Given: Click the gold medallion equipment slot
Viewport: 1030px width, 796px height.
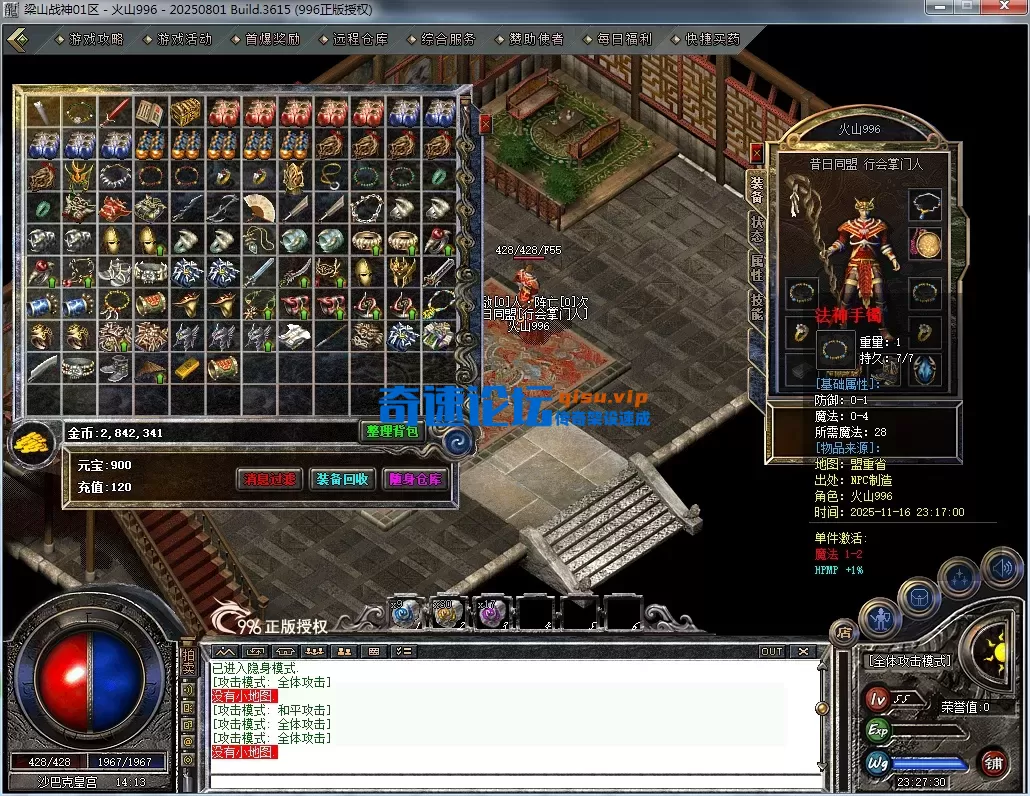Looking at the screenshot, I should [x=925, y=243].
